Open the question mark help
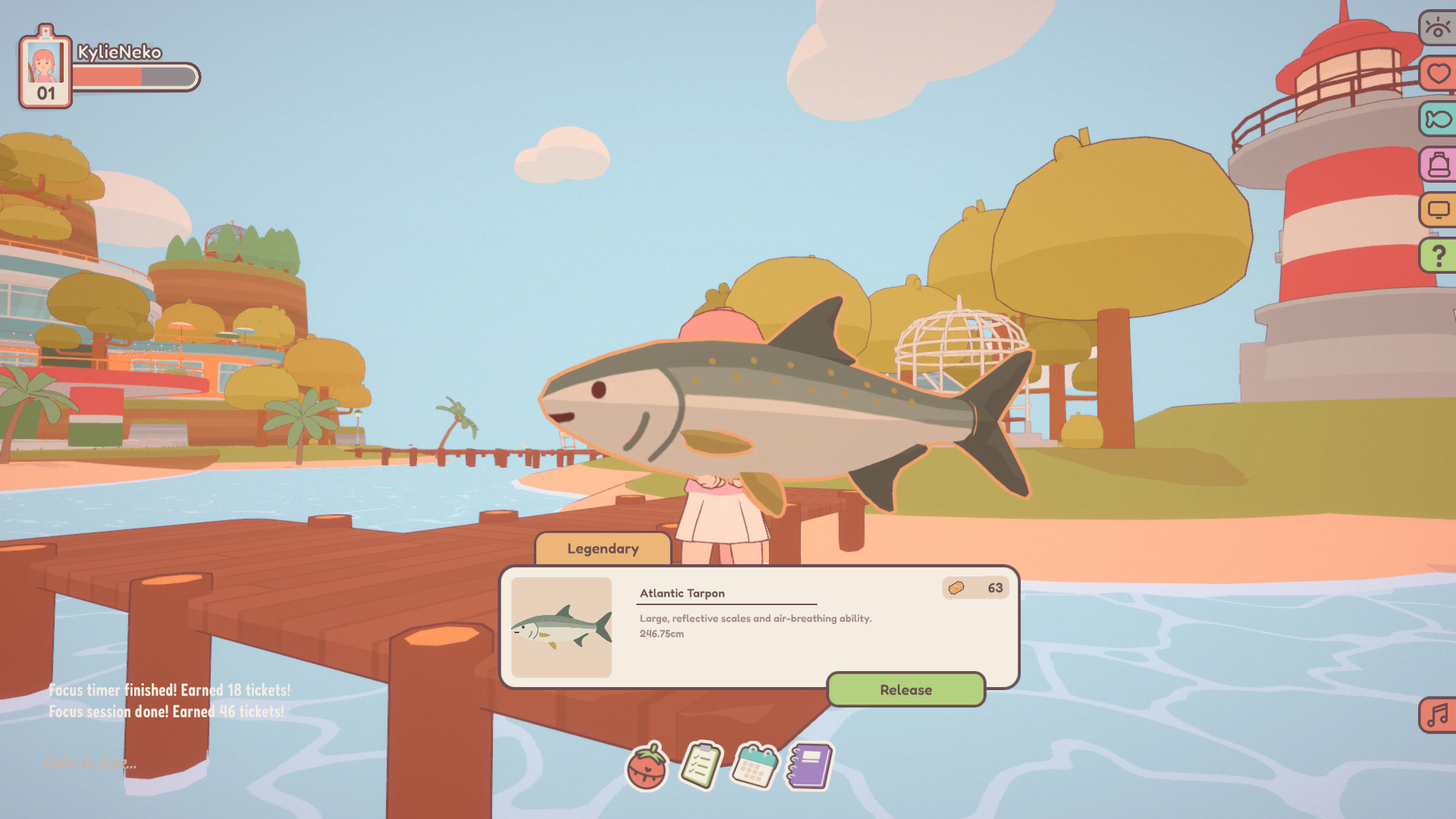Viewport: 1456px width, 819px height. (x=1438, y=256)
